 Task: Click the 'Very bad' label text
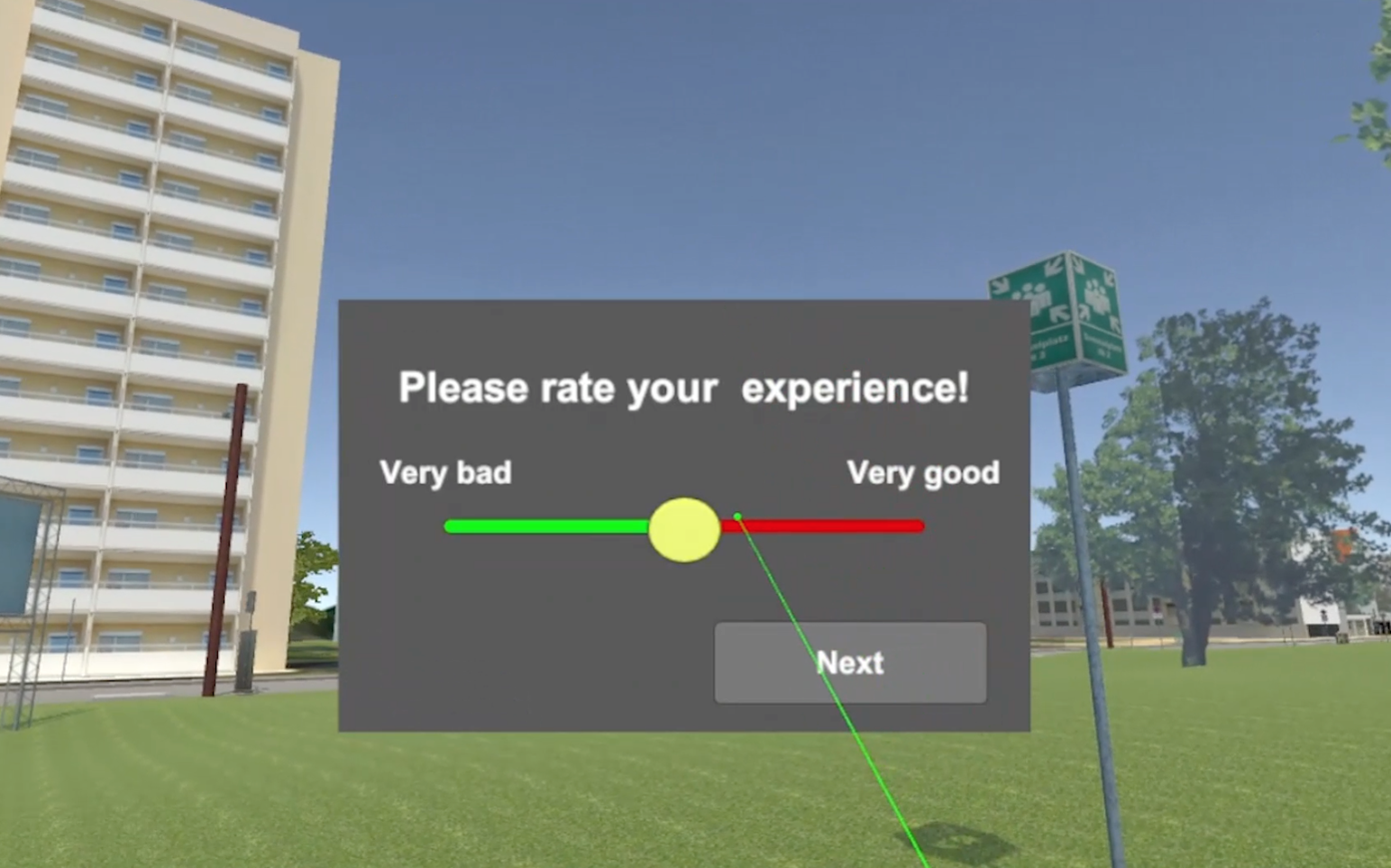[x=445, y=472]
